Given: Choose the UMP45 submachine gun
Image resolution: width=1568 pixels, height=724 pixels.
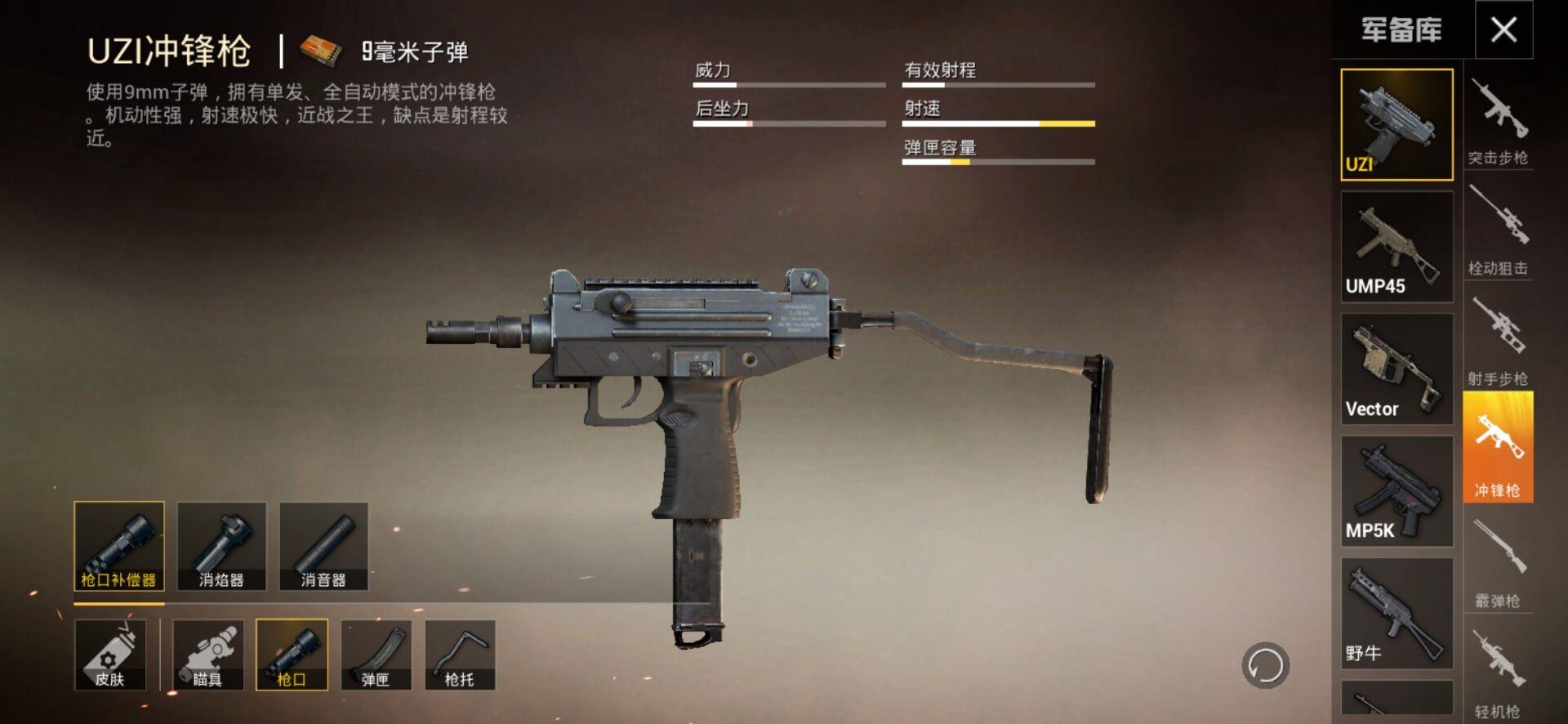Looking at the screenshot, I should point(1396,247).
